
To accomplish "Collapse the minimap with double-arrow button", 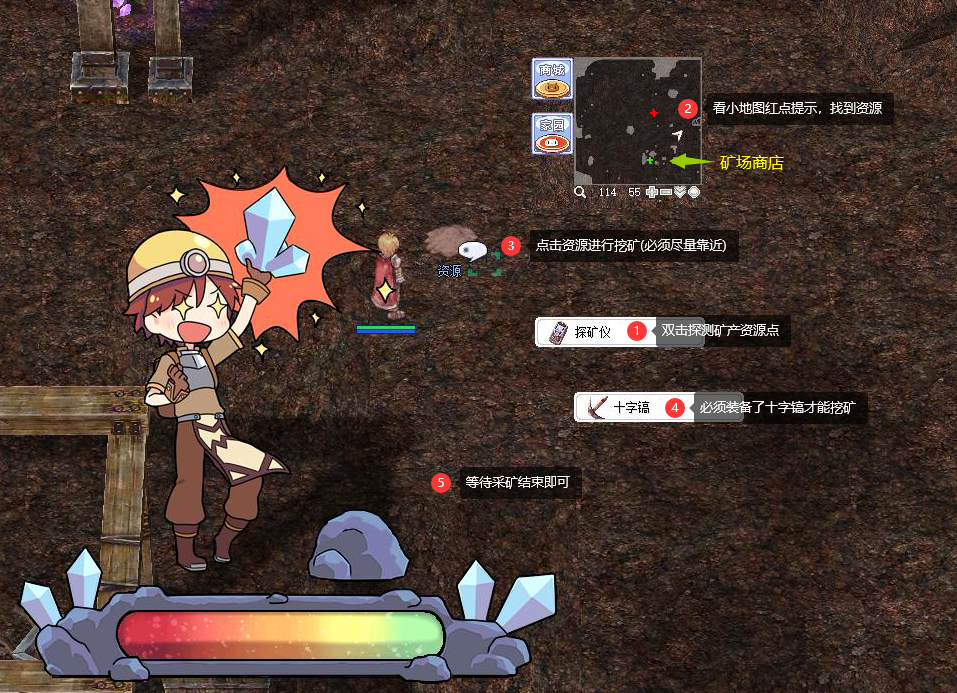I will (680, 192).
